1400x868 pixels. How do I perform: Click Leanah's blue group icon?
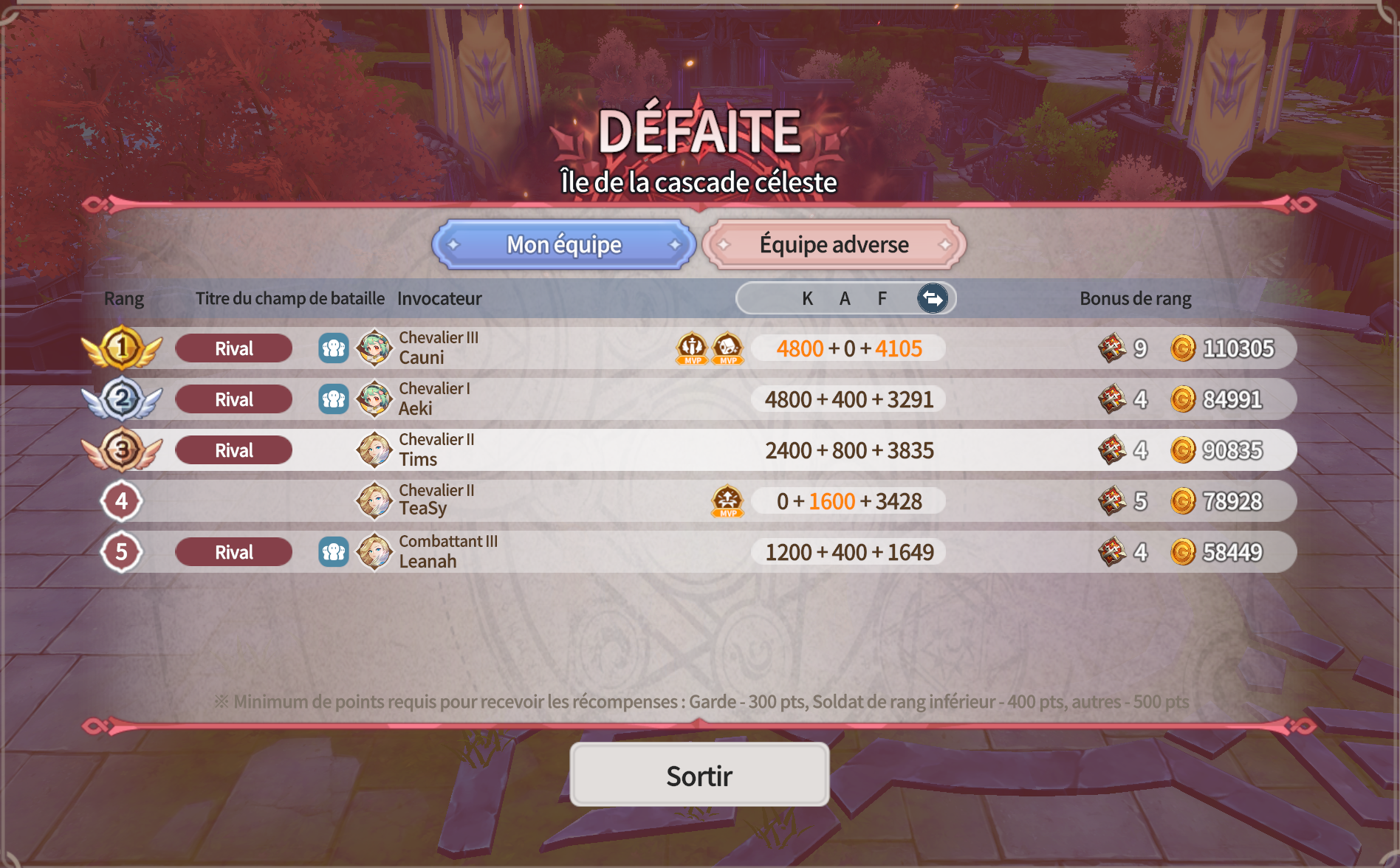334,552
